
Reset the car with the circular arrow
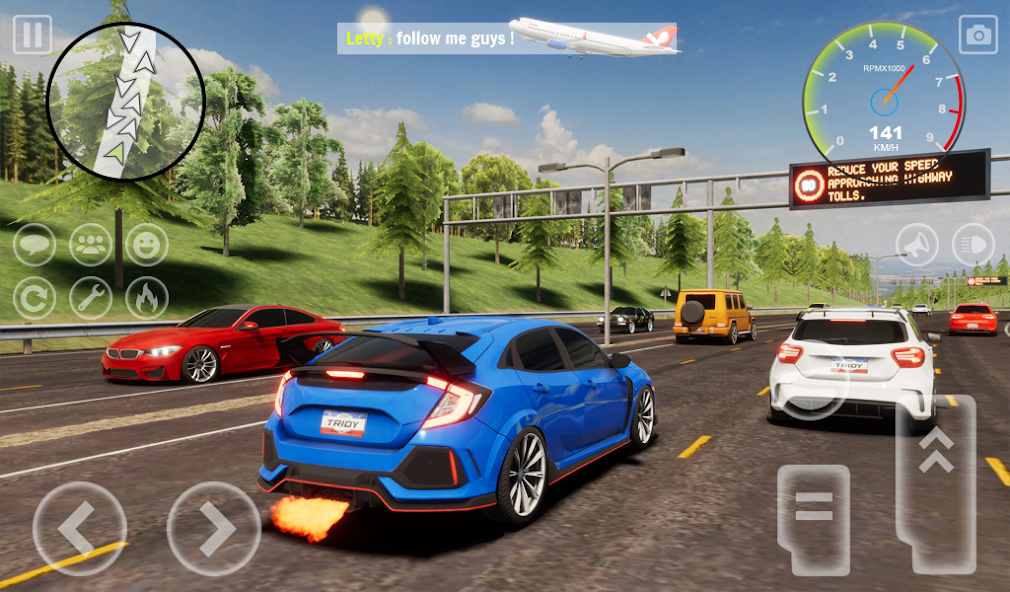click(34, 298)
